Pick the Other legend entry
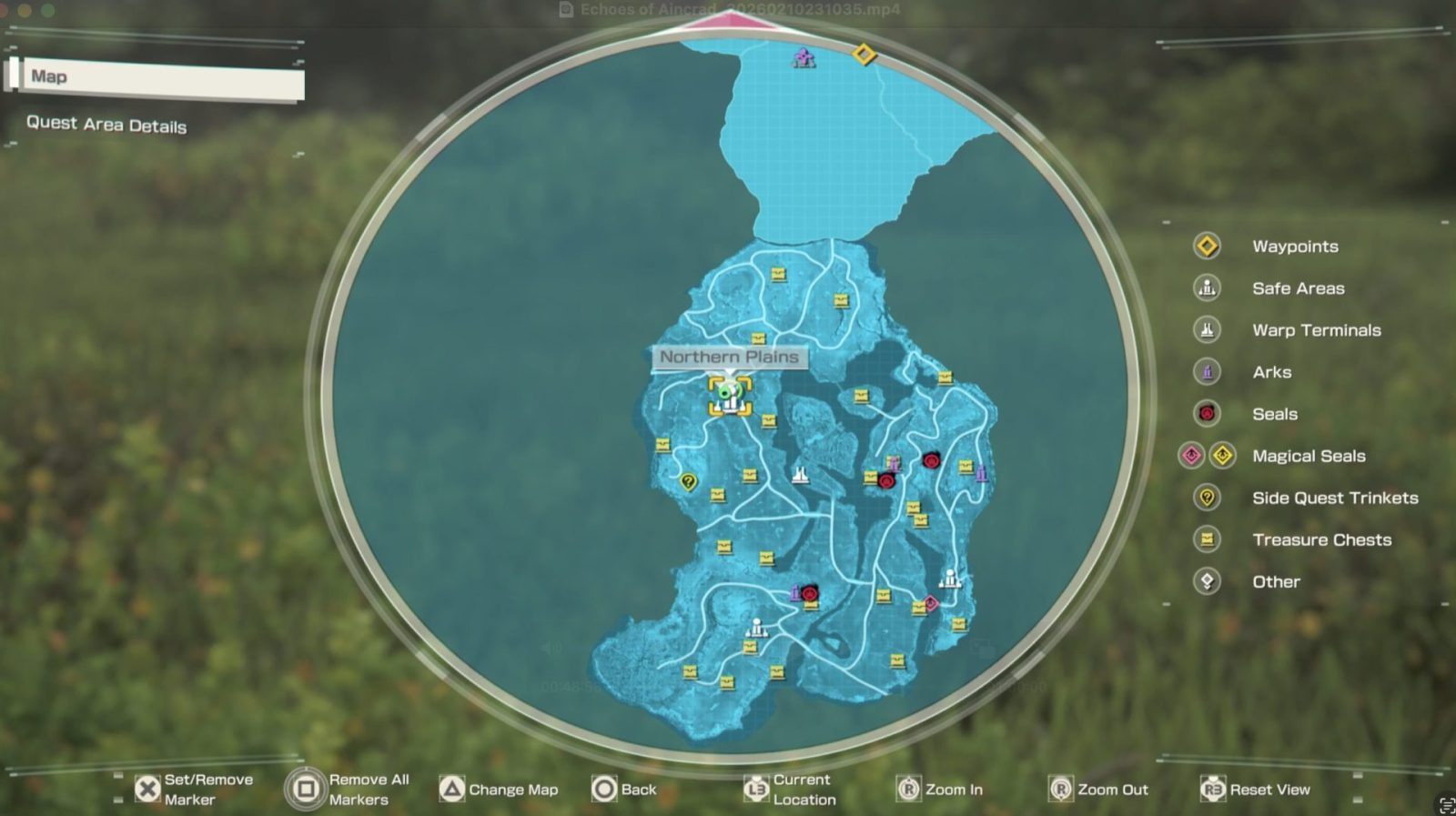The image size is (1456, 816). 1276,581
